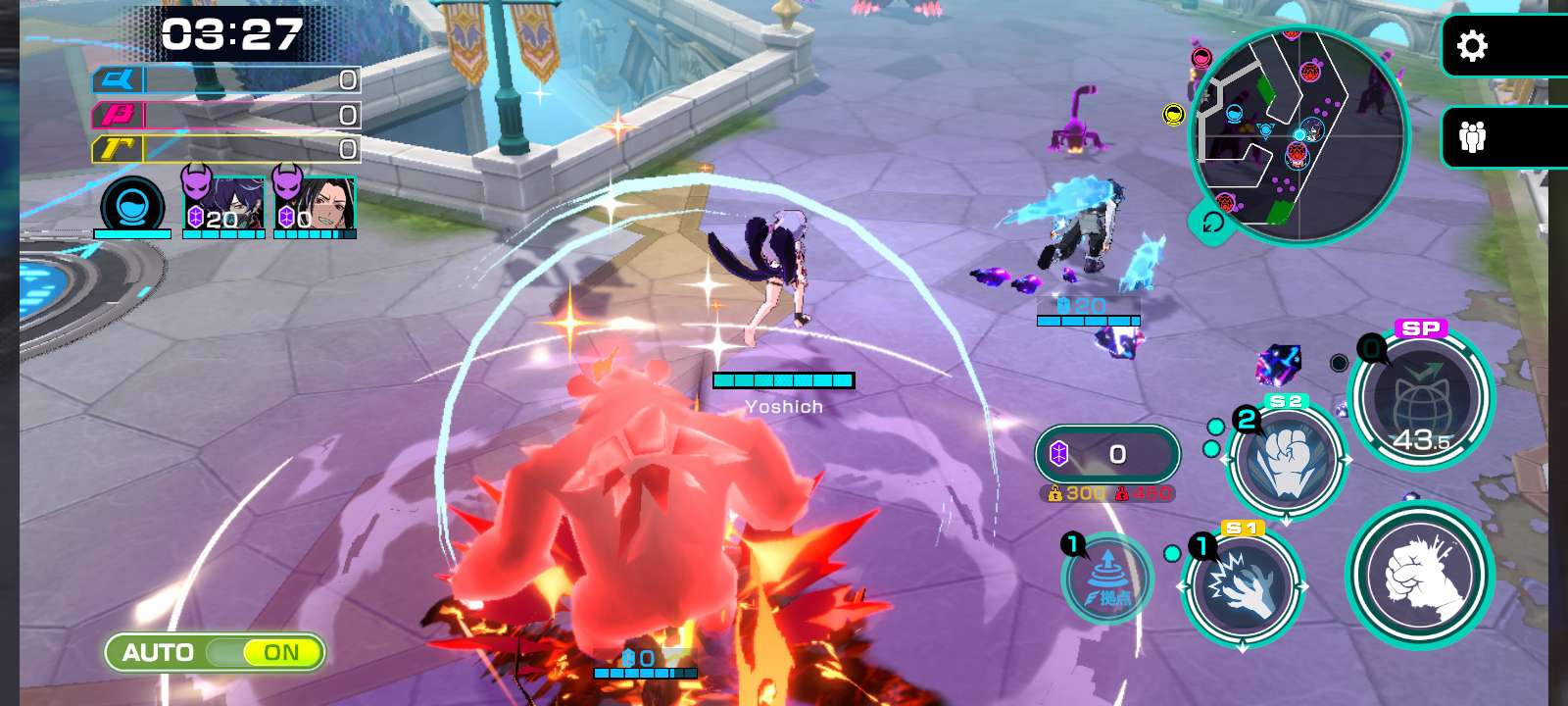Use the S2 fist skill
The image size is (1568, 706).
tap(1287, 461)
